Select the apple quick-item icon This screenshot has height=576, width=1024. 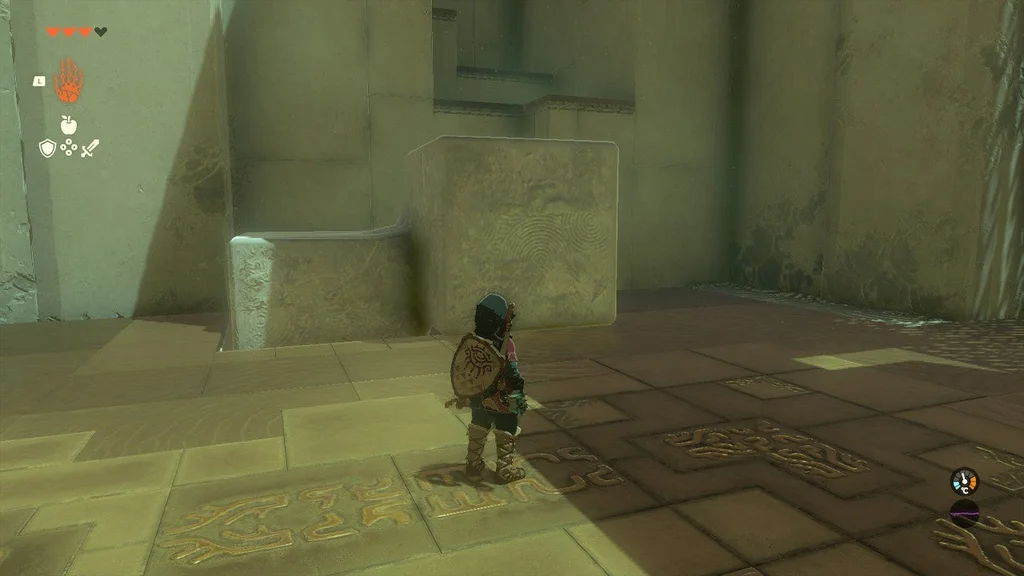68,125
